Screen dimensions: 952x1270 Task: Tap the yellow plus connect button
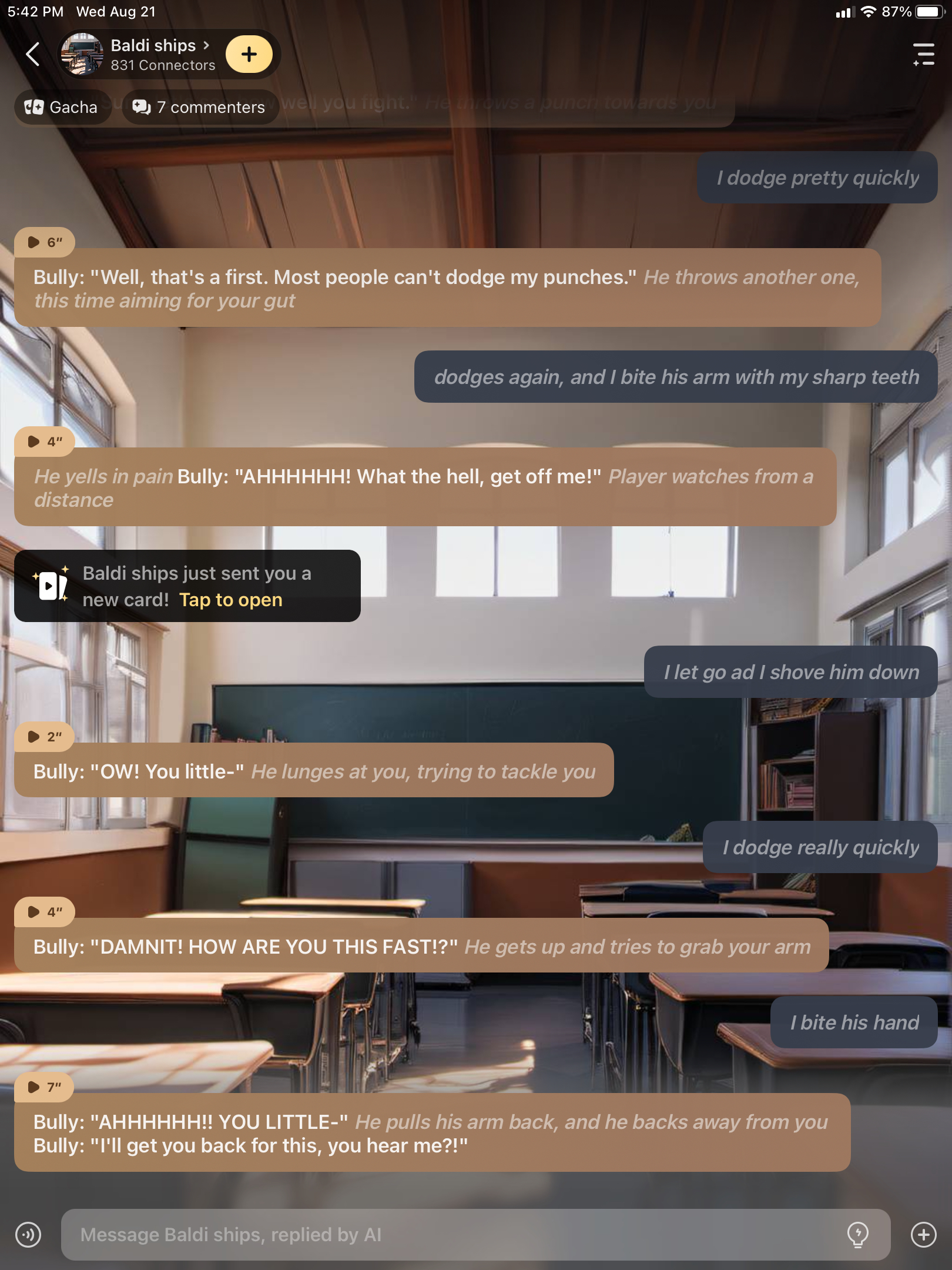point(249,55)
